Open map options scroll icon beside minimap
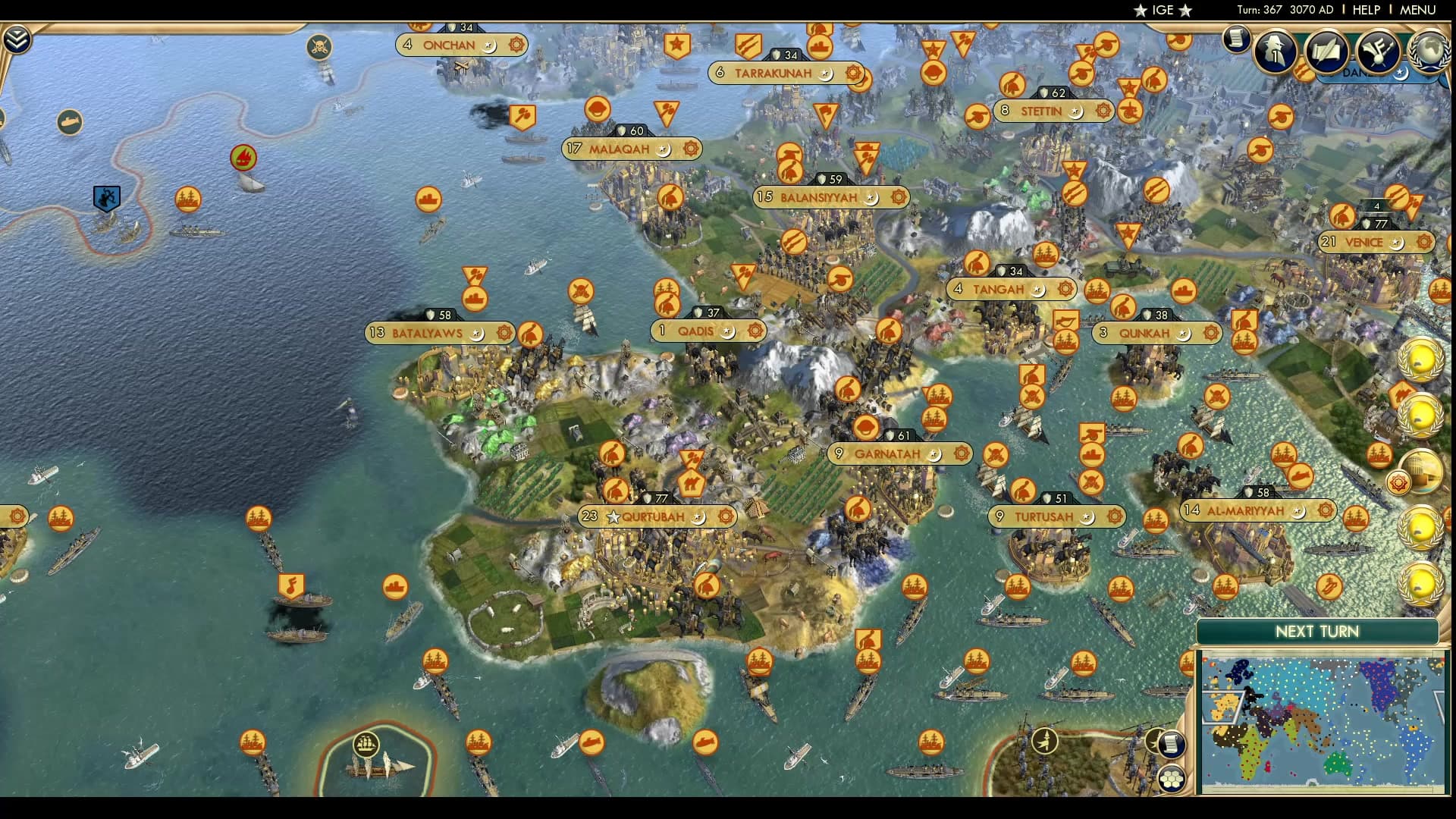 point(1172,743)
